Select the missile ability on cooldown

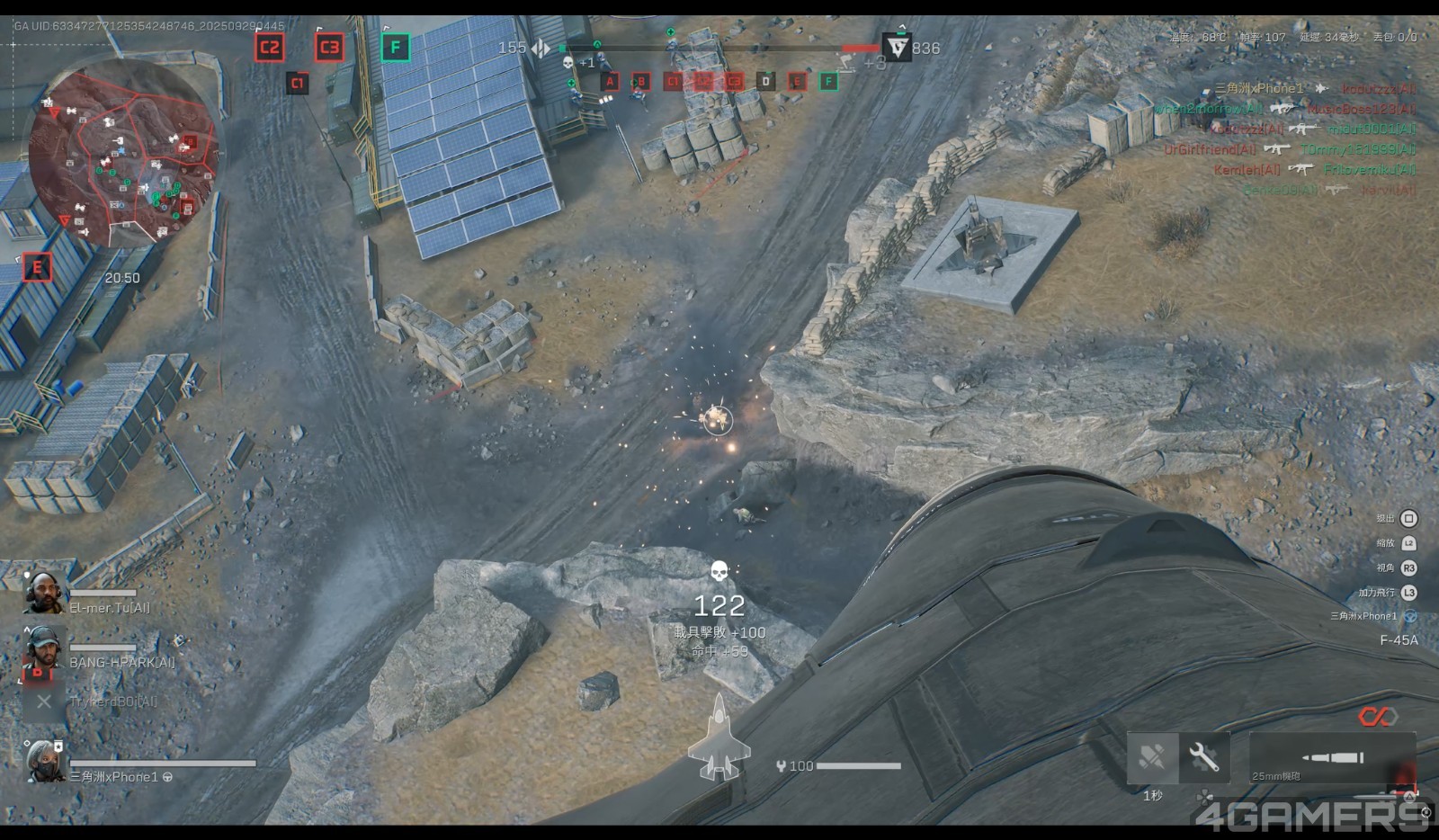[1152, 757]
